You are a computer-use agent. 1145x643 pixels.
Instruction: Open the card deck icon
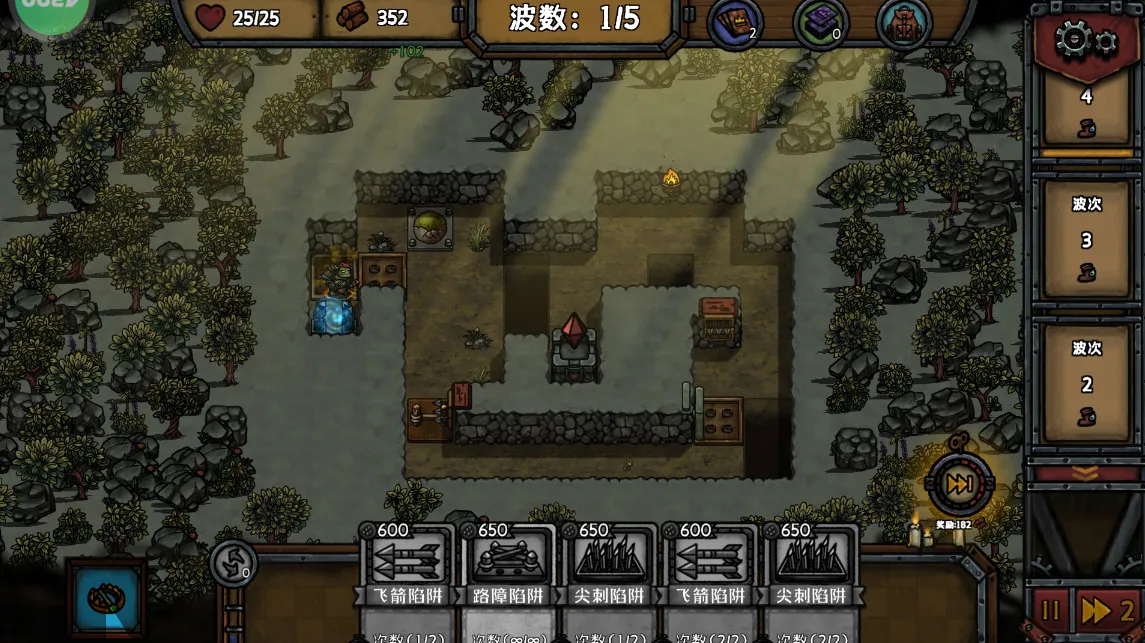tap(735, 22)
